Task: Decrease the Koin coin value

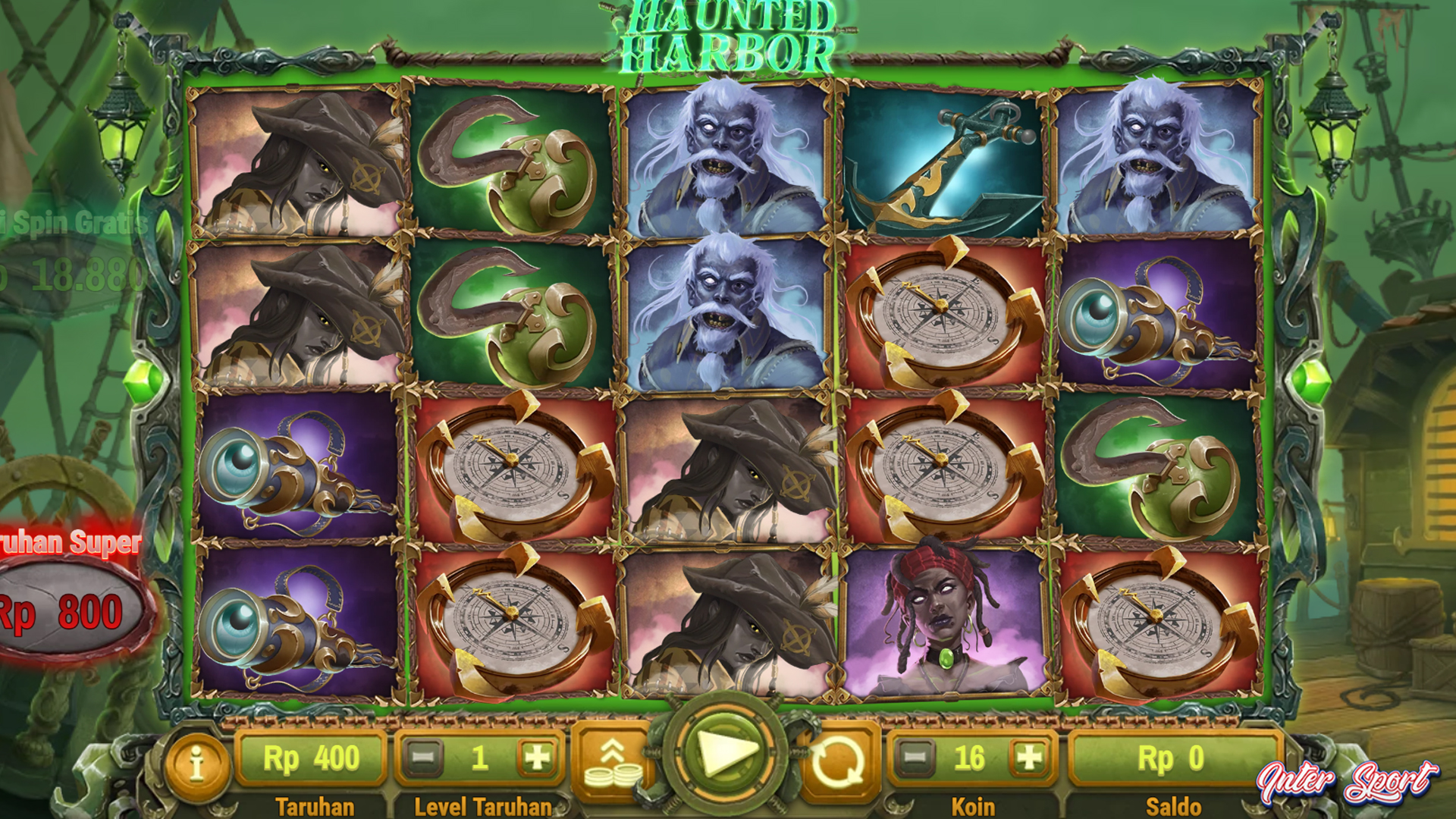Action: pos(915,758)
